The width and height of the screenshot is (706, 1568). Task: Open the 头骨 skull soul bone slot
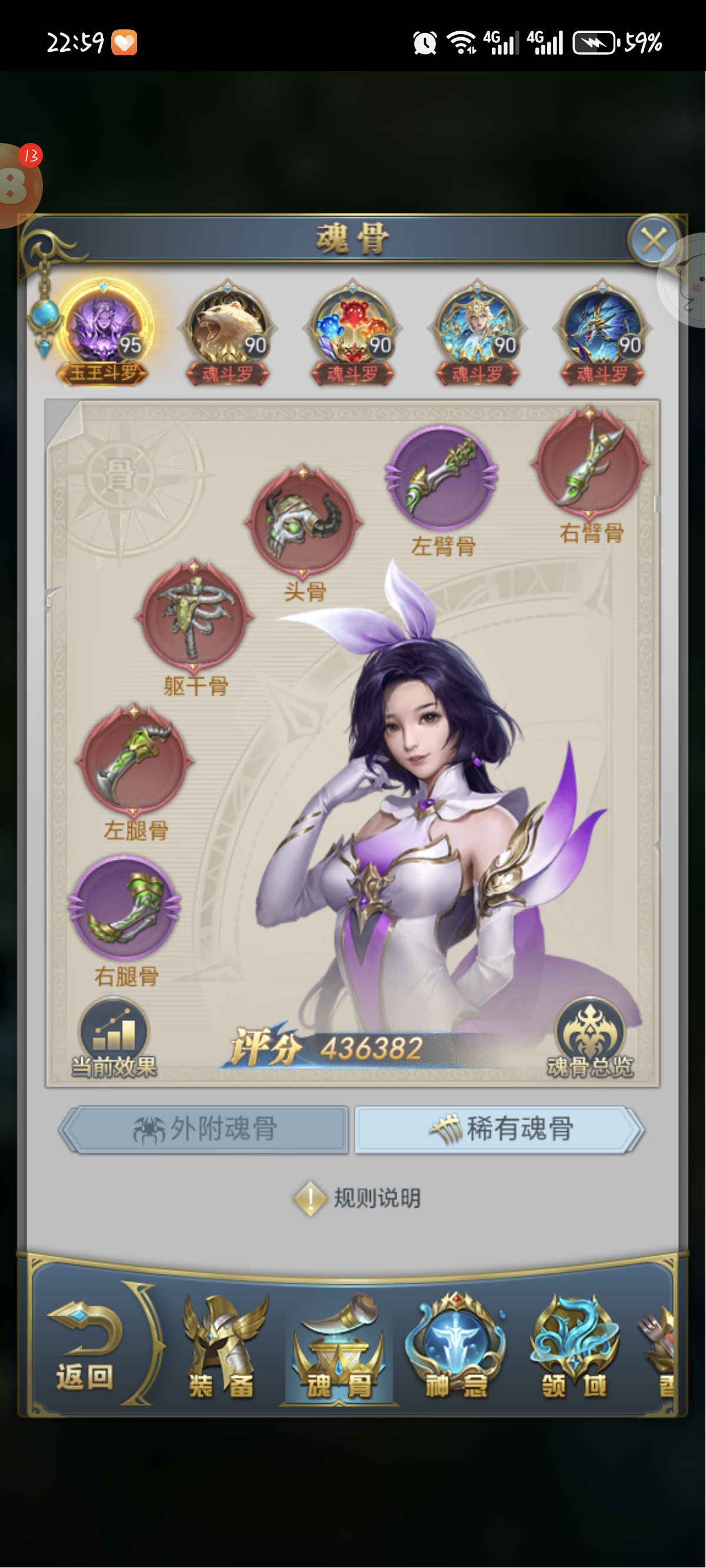[303, 520]
